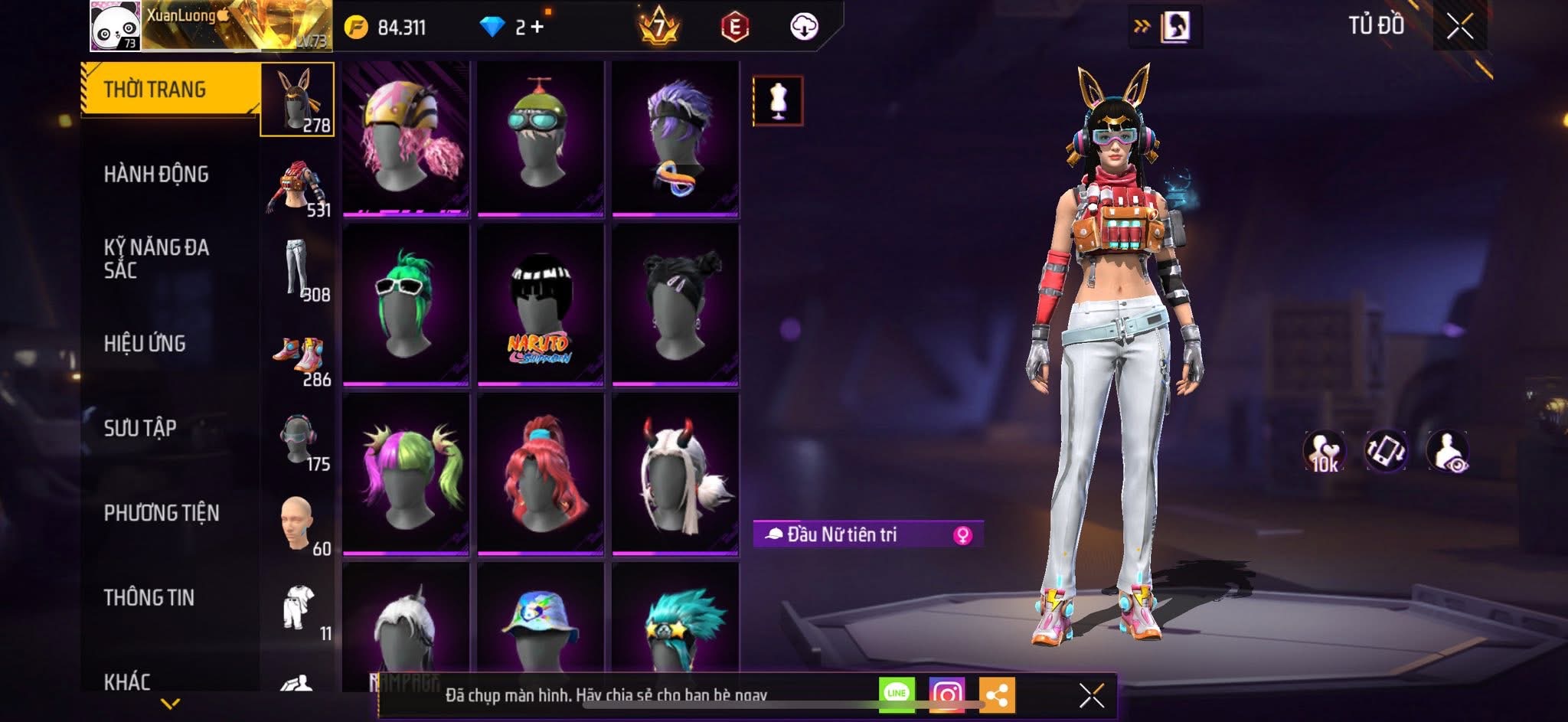Share the screenshot to Instagram
1568x722 pixels.
[946, 694]
